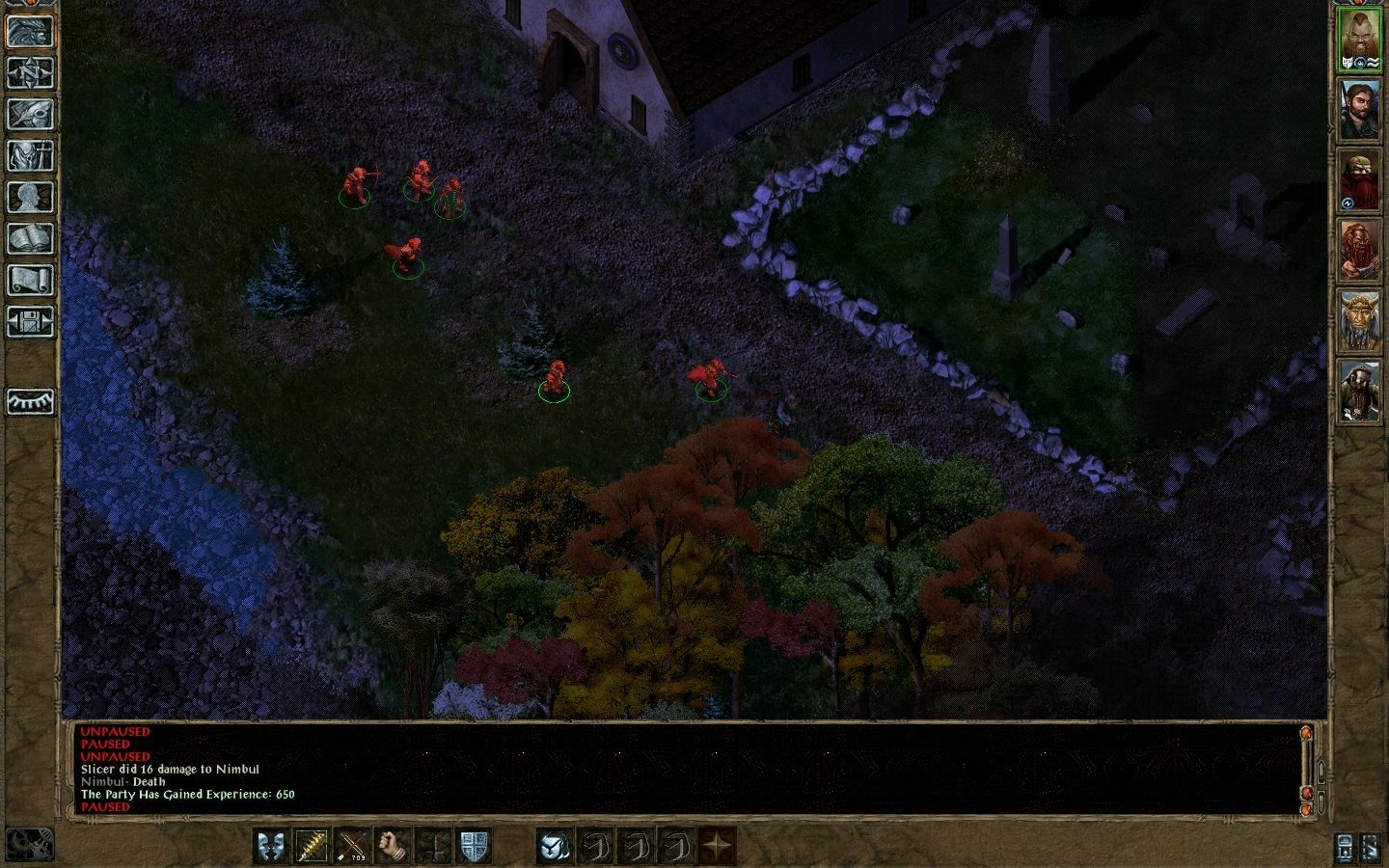Select the red-hooded character portrait
Screen dimensions: 1389x868
[x=1360, y=181]
